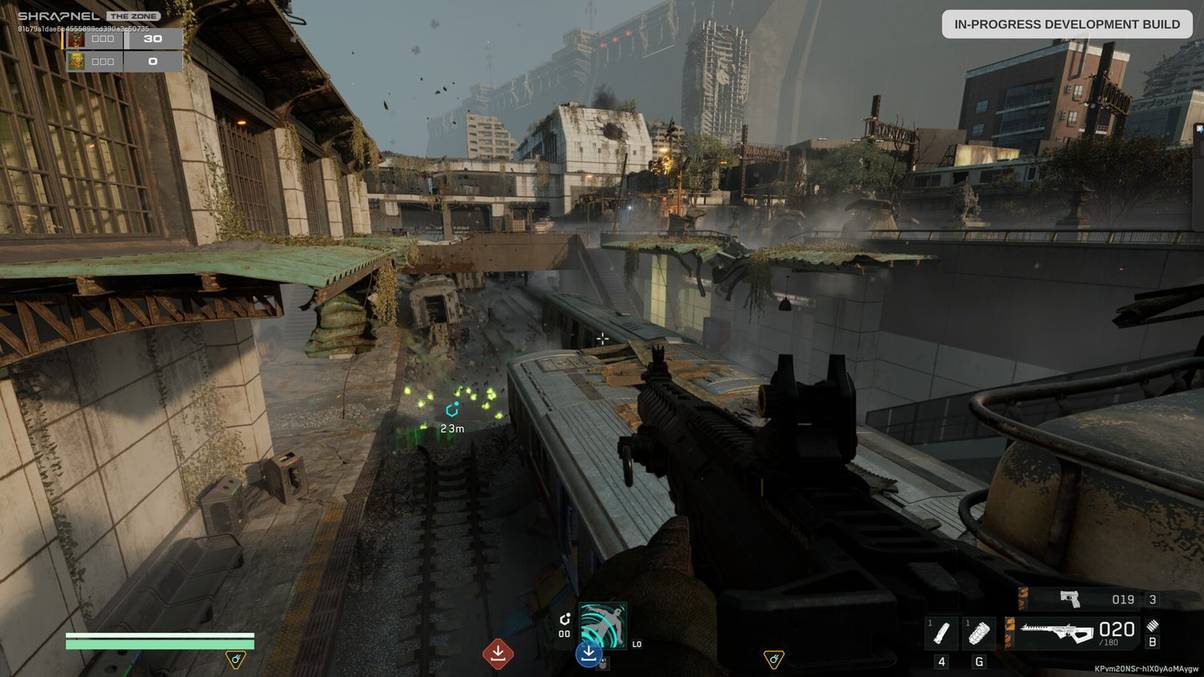Click the yellow triangle marker under the health bar
Image resolution: width=1204 pixels, height=677 pixels.
[235, 659]
